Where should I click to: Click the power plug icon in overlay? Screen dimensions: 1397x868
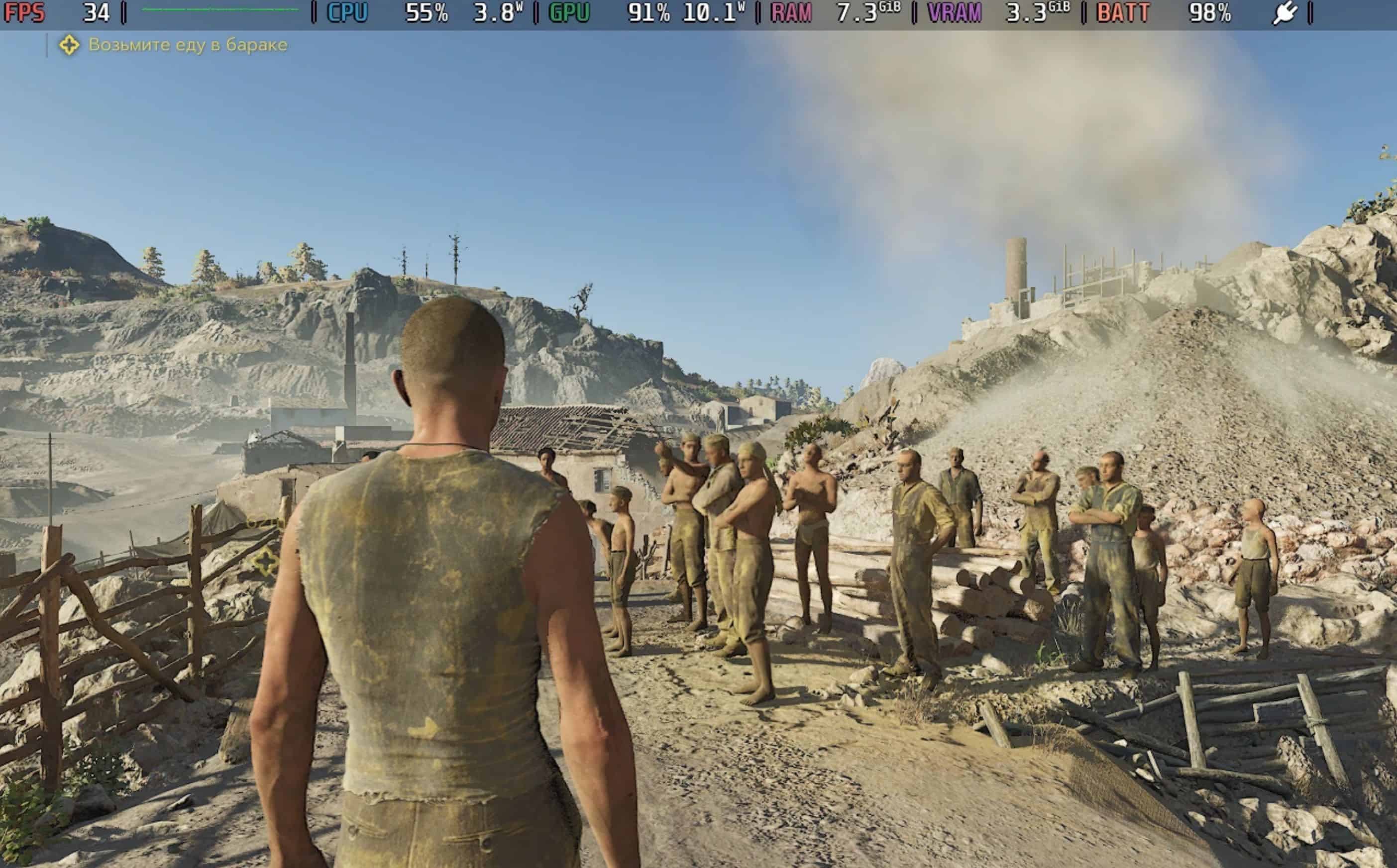[x=1284, y=12]
